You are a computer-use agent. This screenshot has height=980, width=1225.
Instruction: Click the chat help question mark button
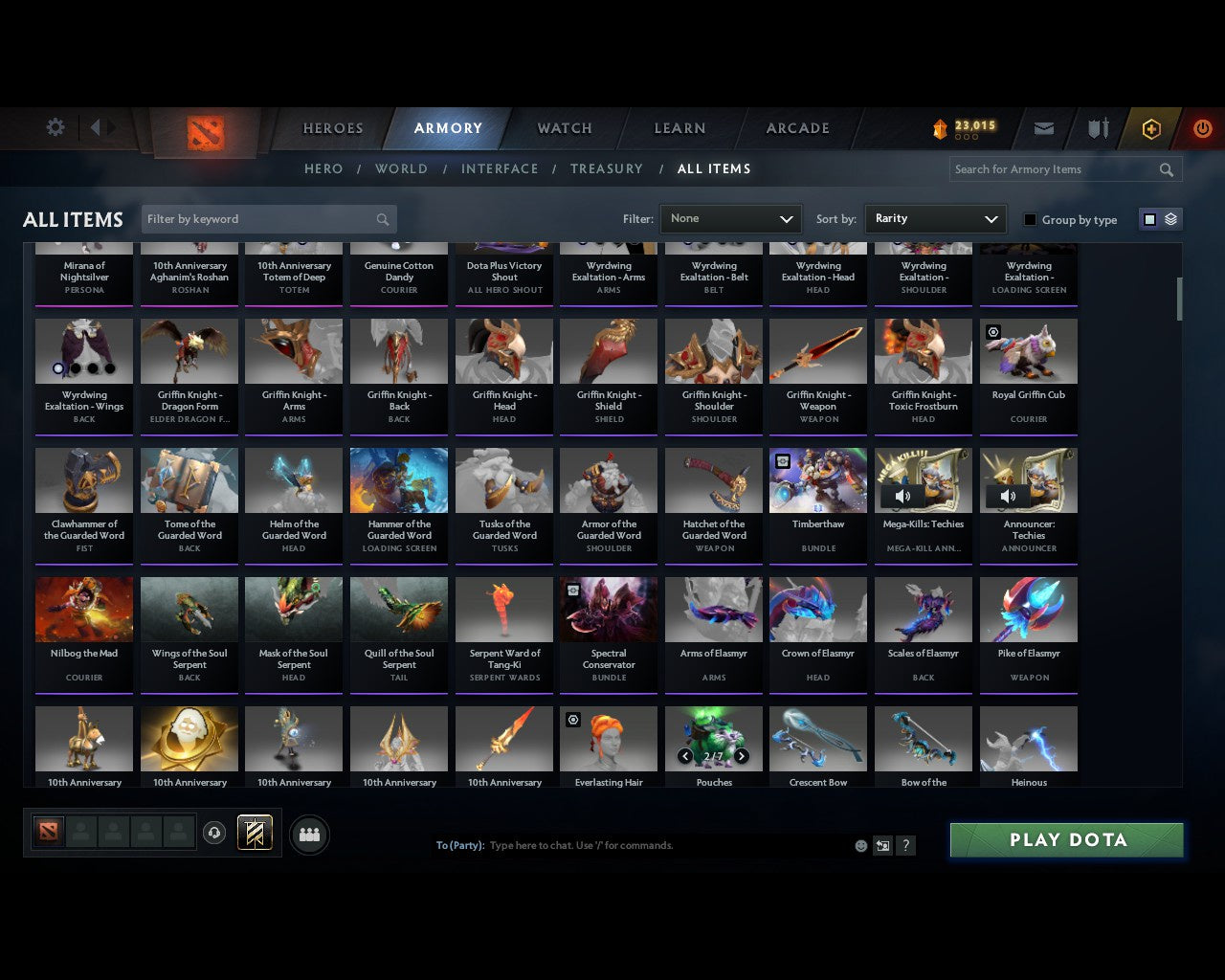(x=905, y=845)
